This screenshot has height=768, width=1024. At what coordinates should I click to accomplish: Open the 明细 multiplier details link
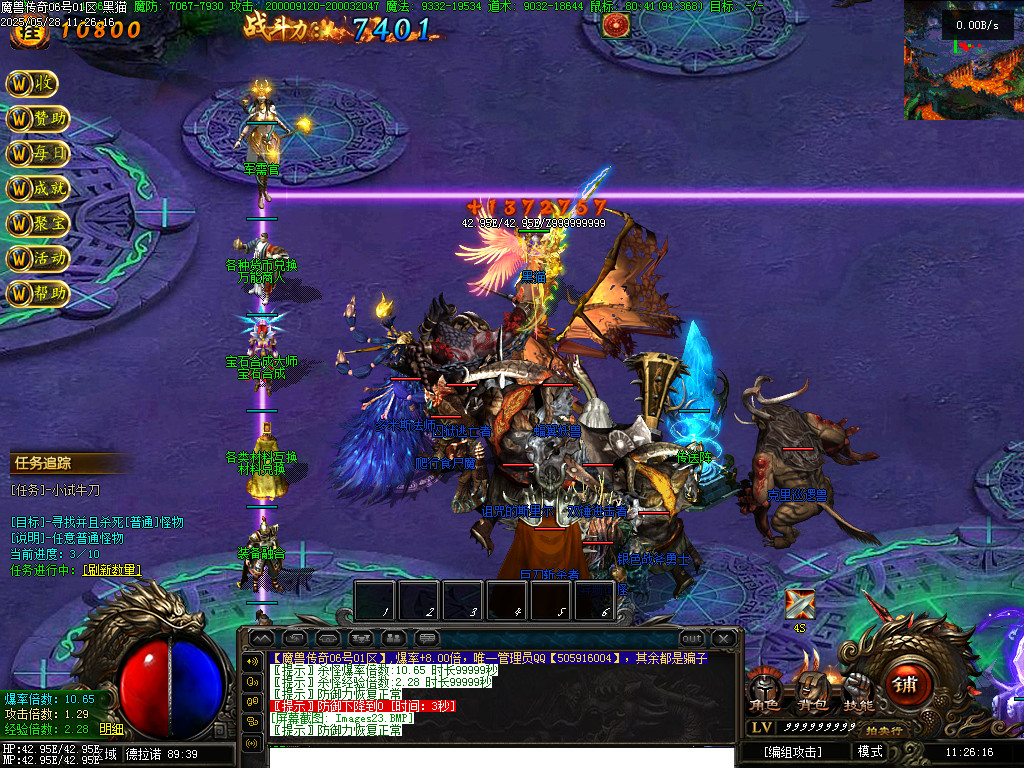[112, 729]
